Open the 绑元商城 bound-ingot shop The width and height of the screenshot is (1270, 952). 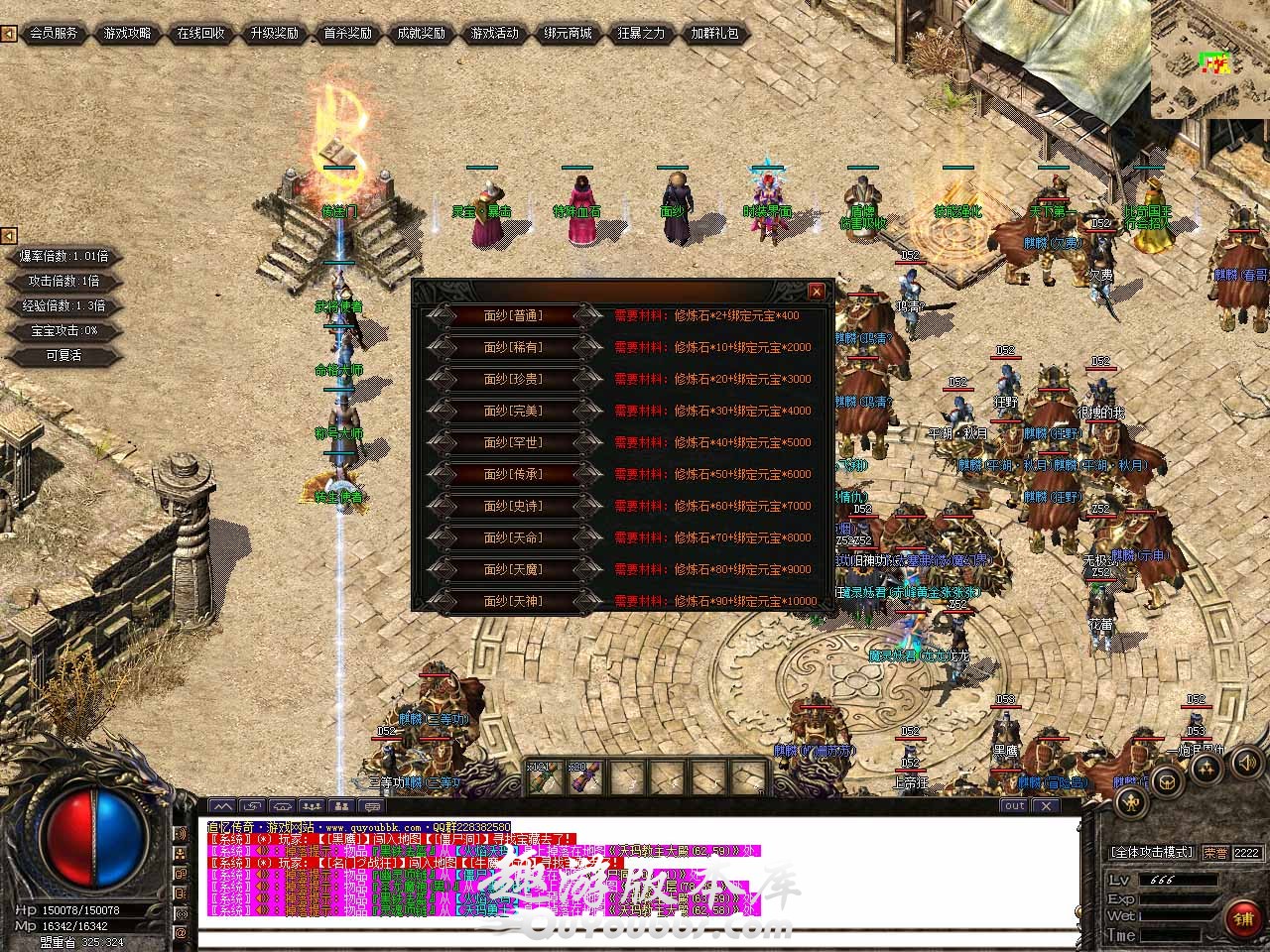point(569,33)
